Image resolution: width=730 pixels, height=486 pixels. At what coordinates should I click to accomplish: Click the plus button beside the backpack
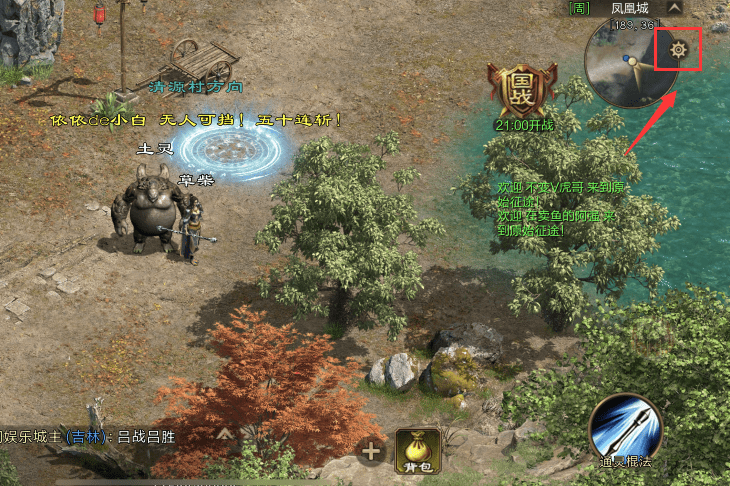pos(372,452)
